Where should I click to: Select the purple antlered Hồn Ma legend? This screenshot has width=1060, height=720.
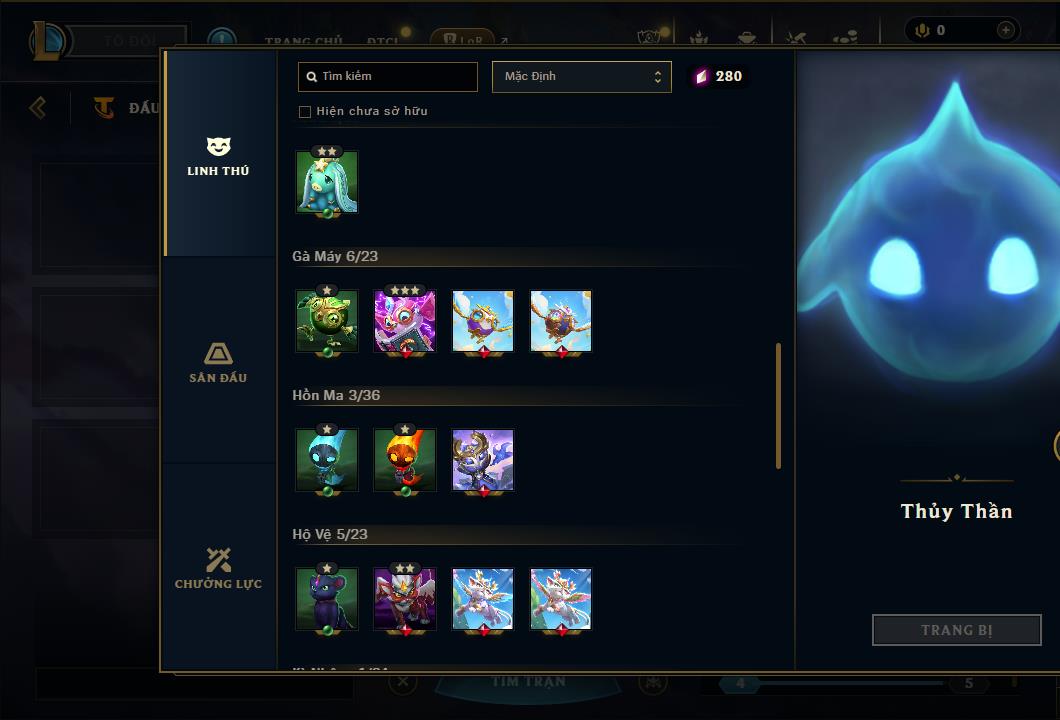coord(483,460)
